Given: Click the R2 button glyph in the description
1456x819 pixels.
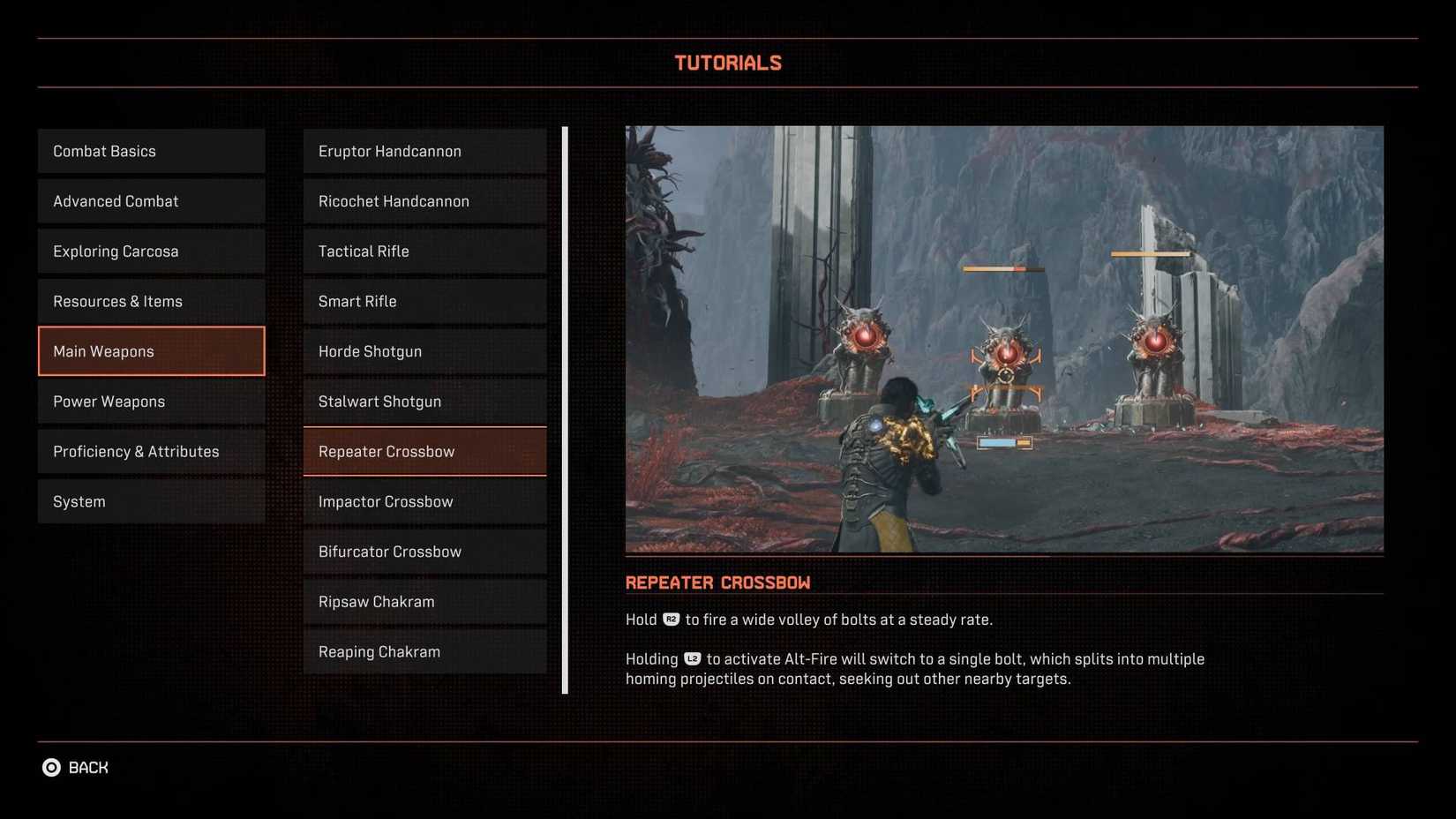Looking at the screenshot, I should [671, 620].
